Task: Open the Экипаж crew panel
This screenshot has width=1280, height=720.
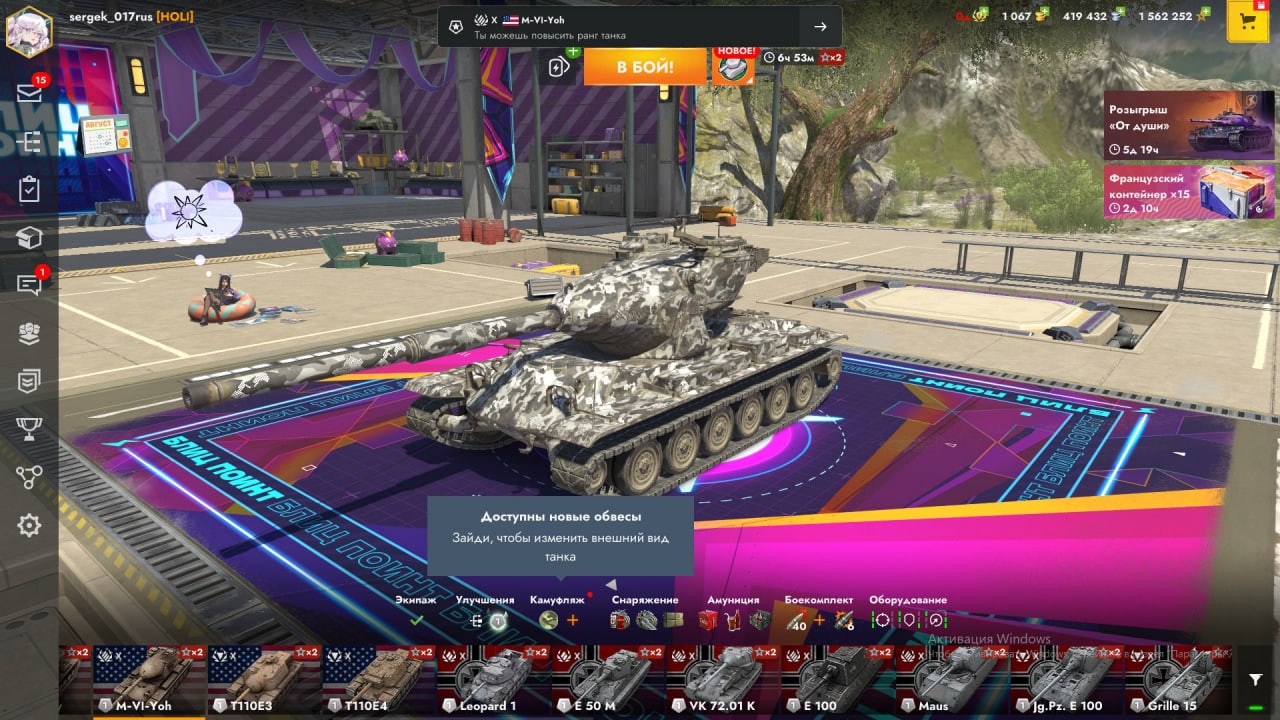Action: point(416,612)
